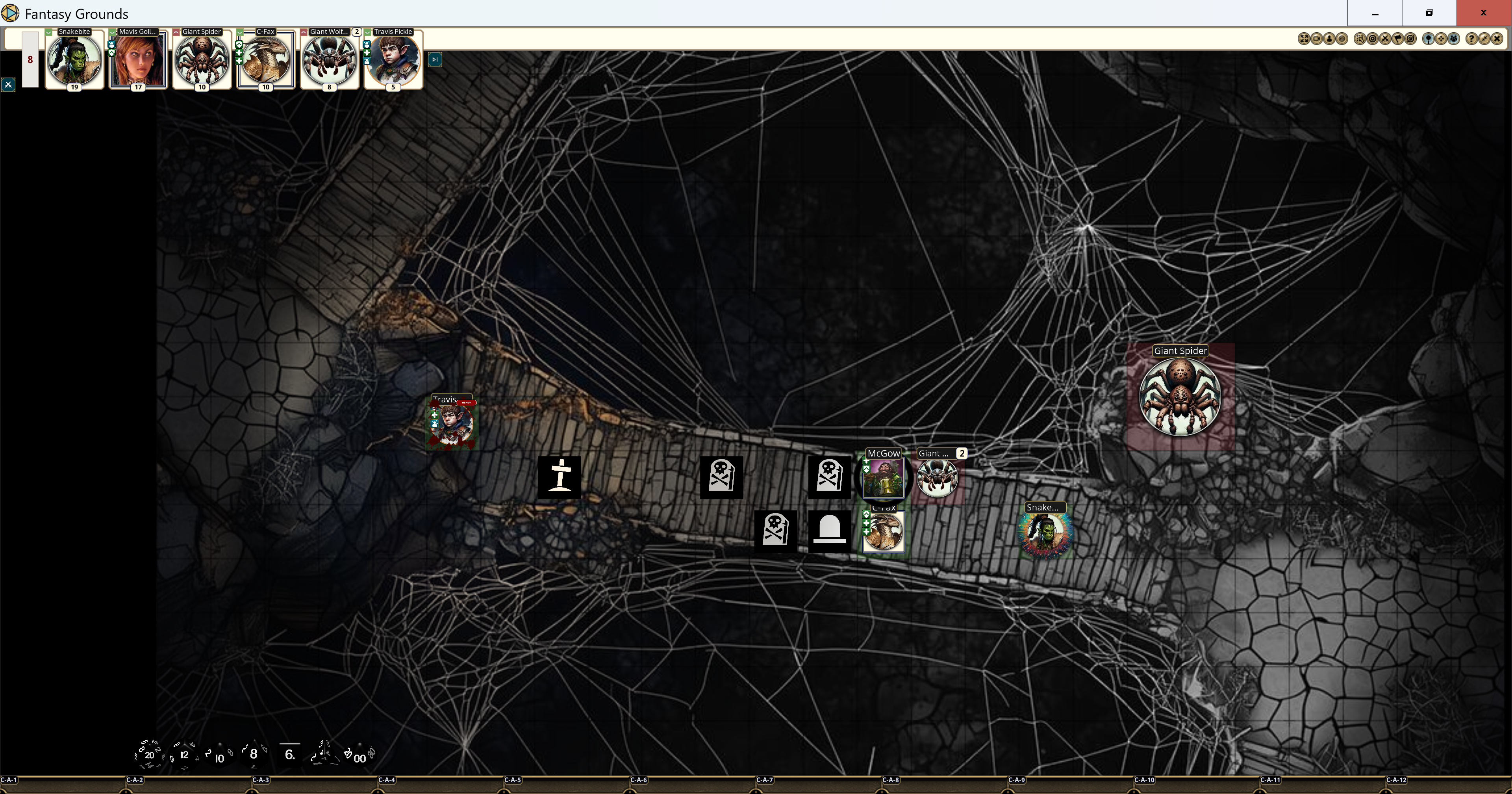Screen dimensions: 1512x794
Task: Click the flag icon in the map toolbar
Action: tap(1397, 39)
